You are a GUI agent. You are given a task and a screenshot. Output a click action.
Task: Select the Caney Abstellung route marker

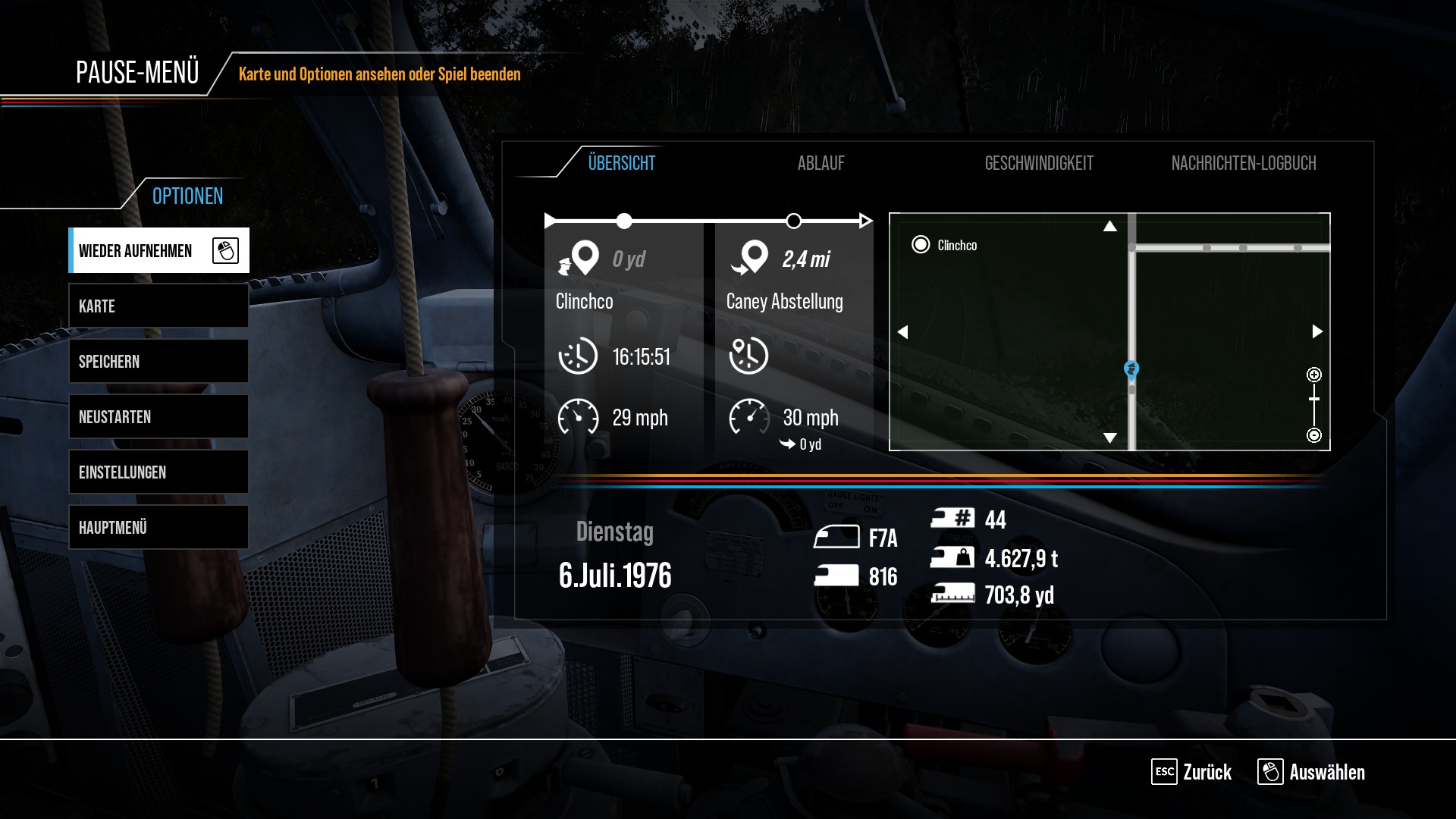tap(793, 221)
